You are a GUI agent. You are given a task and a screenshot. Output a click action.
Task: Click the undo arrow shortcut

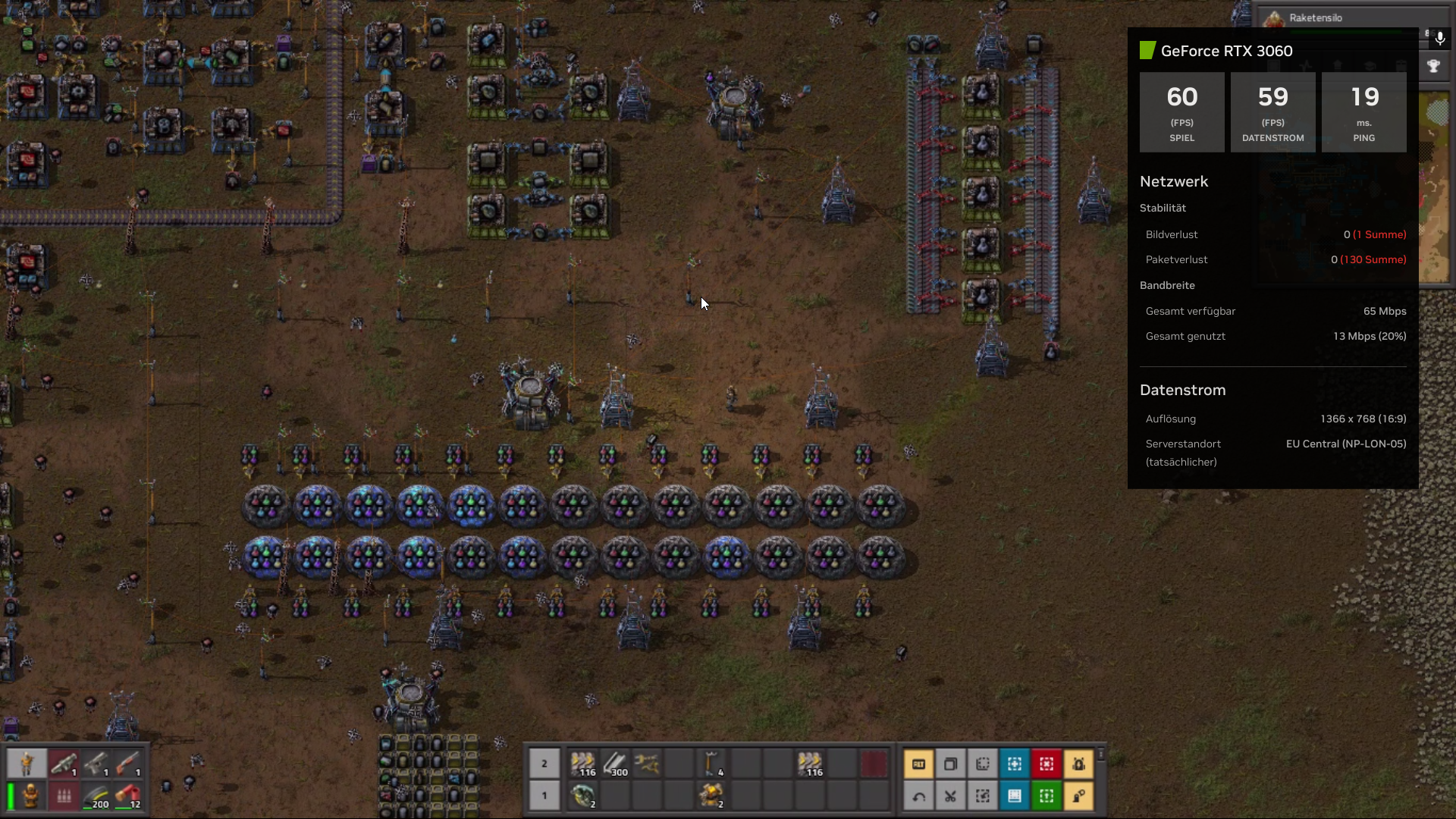918,795
